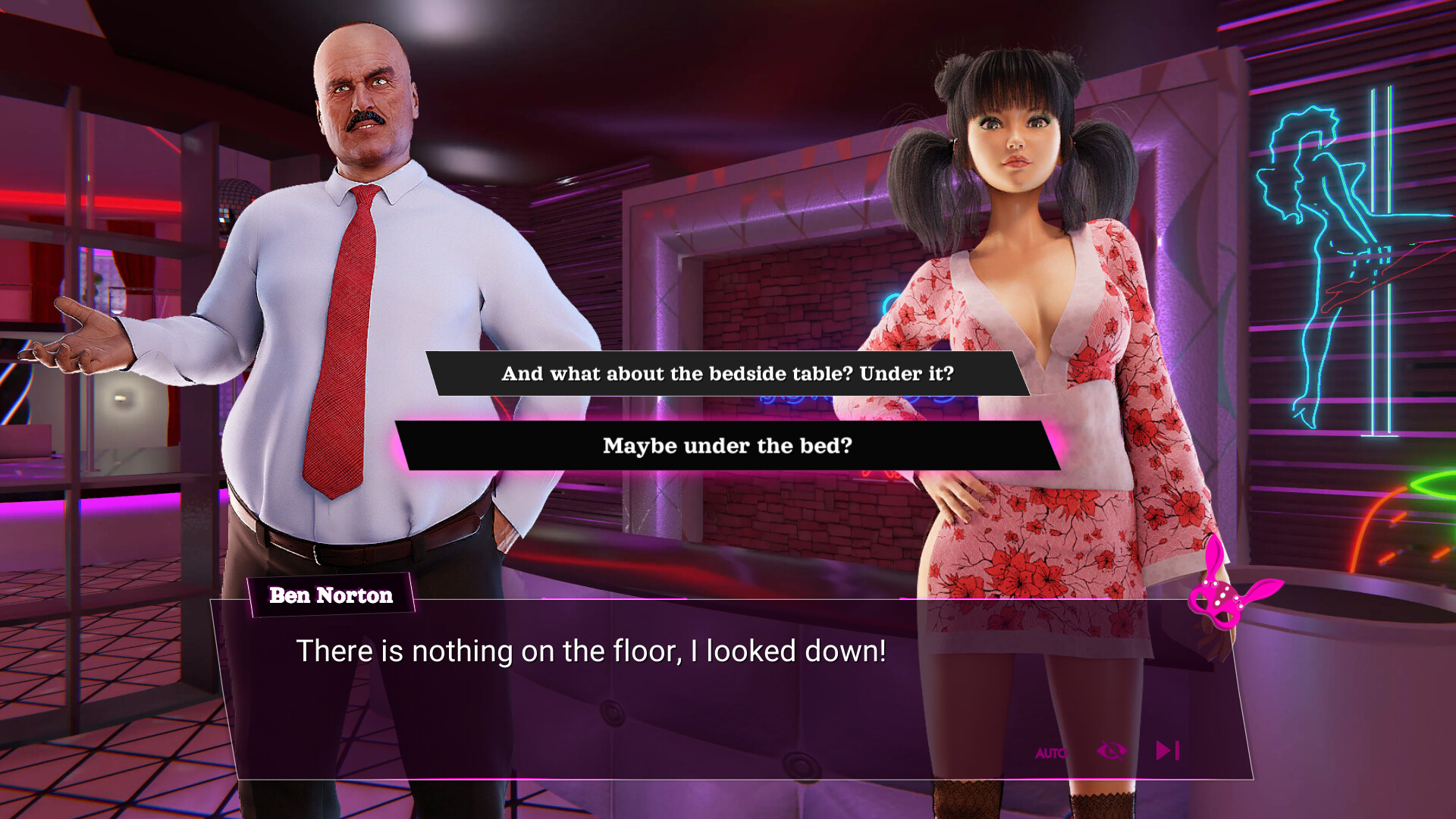Choose 'And what about the bedside table? Under it?'

[x=728, y=373]
